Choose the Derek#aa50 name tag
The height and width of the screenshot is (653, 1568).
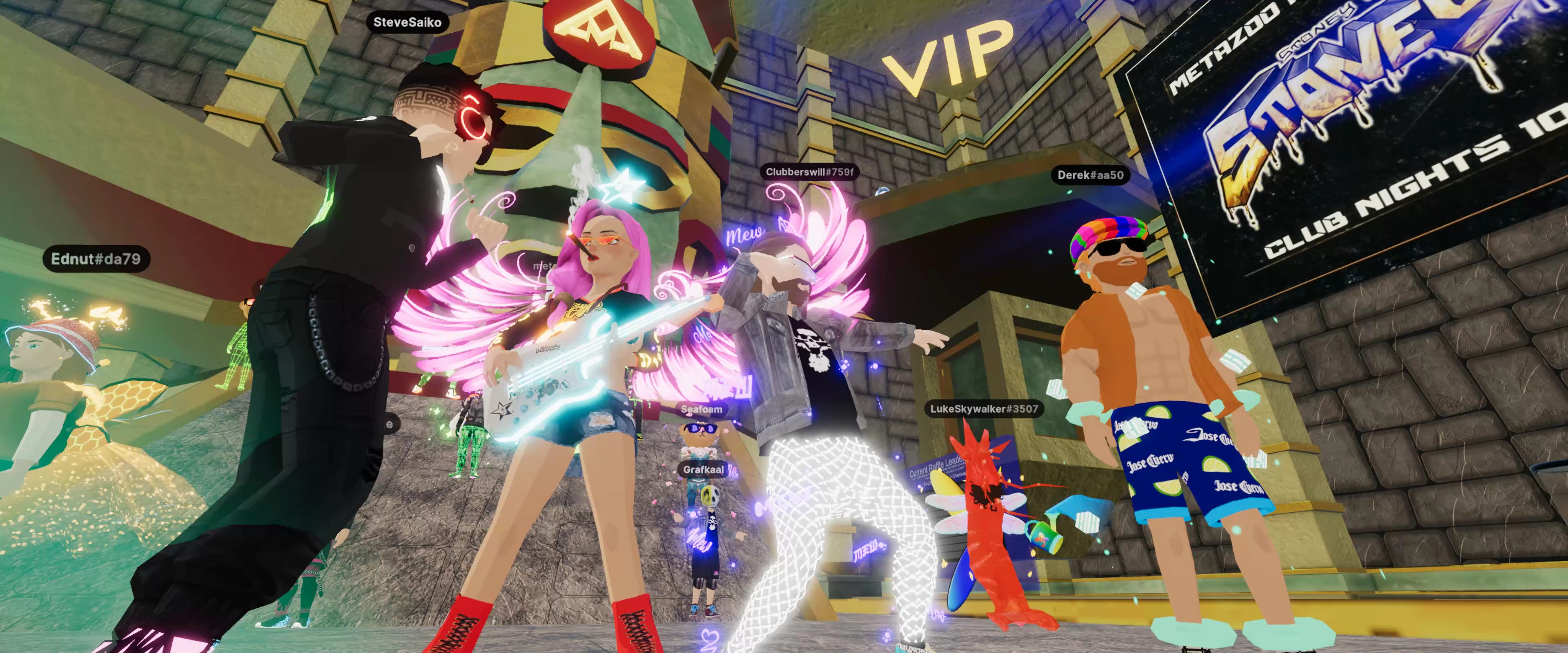[1090, 175]
